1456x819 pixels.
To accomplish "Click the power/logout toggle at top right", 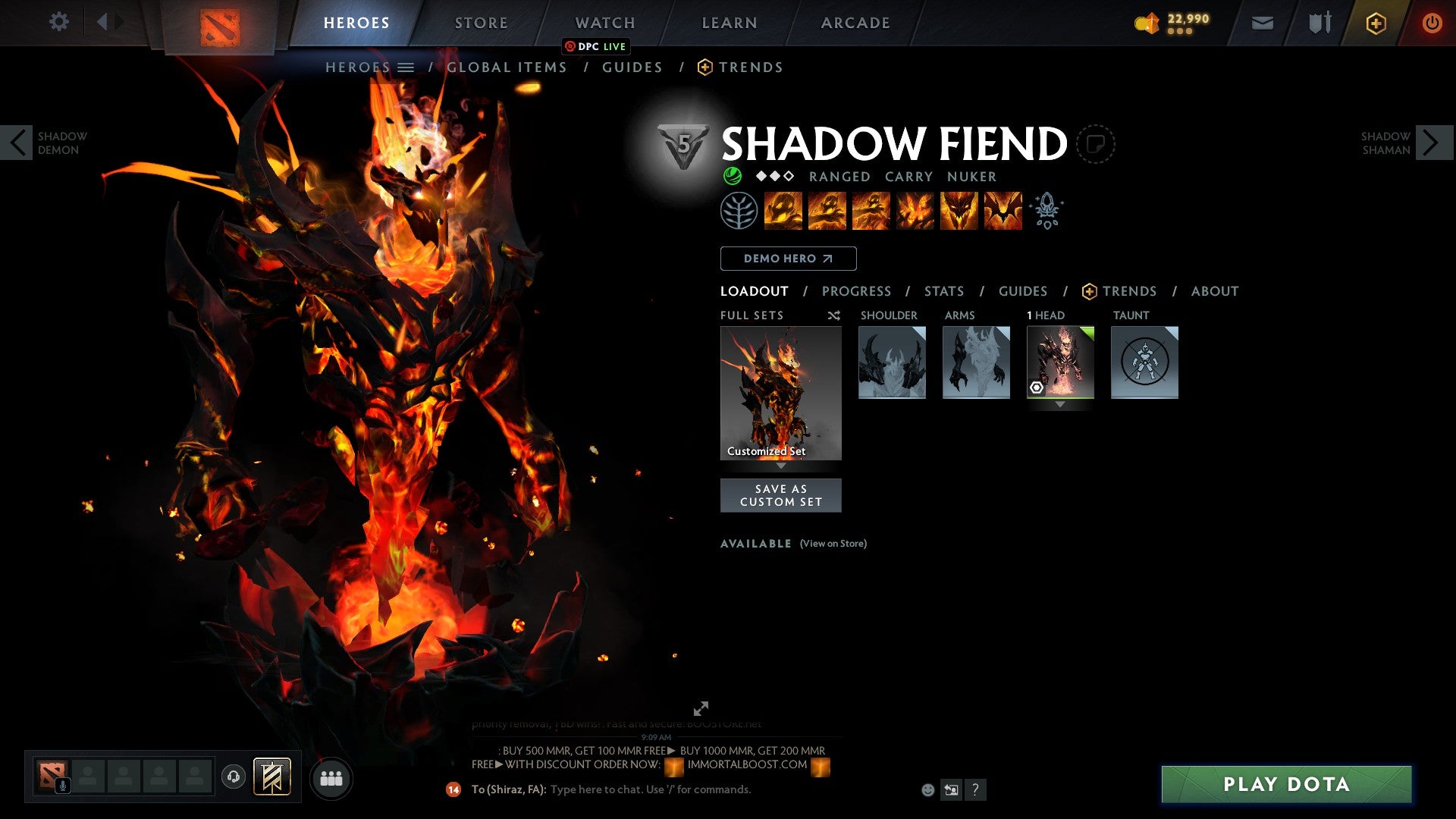I will (1432, 23).
